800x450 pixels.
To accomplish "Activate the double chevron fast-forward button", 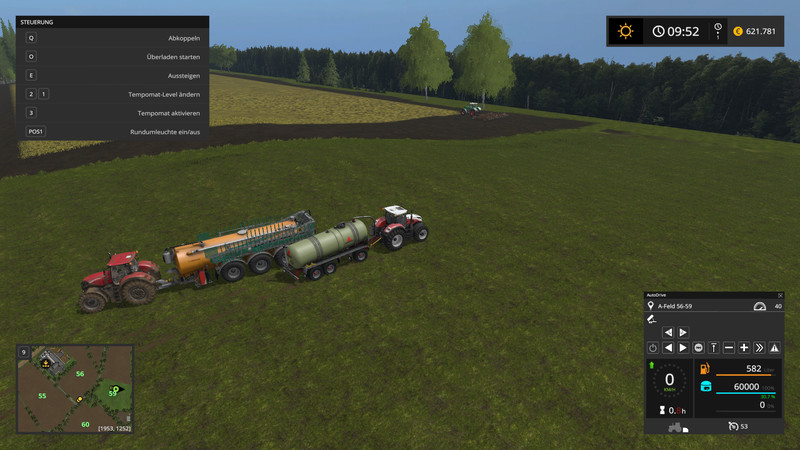I will (x=759, y=347).
